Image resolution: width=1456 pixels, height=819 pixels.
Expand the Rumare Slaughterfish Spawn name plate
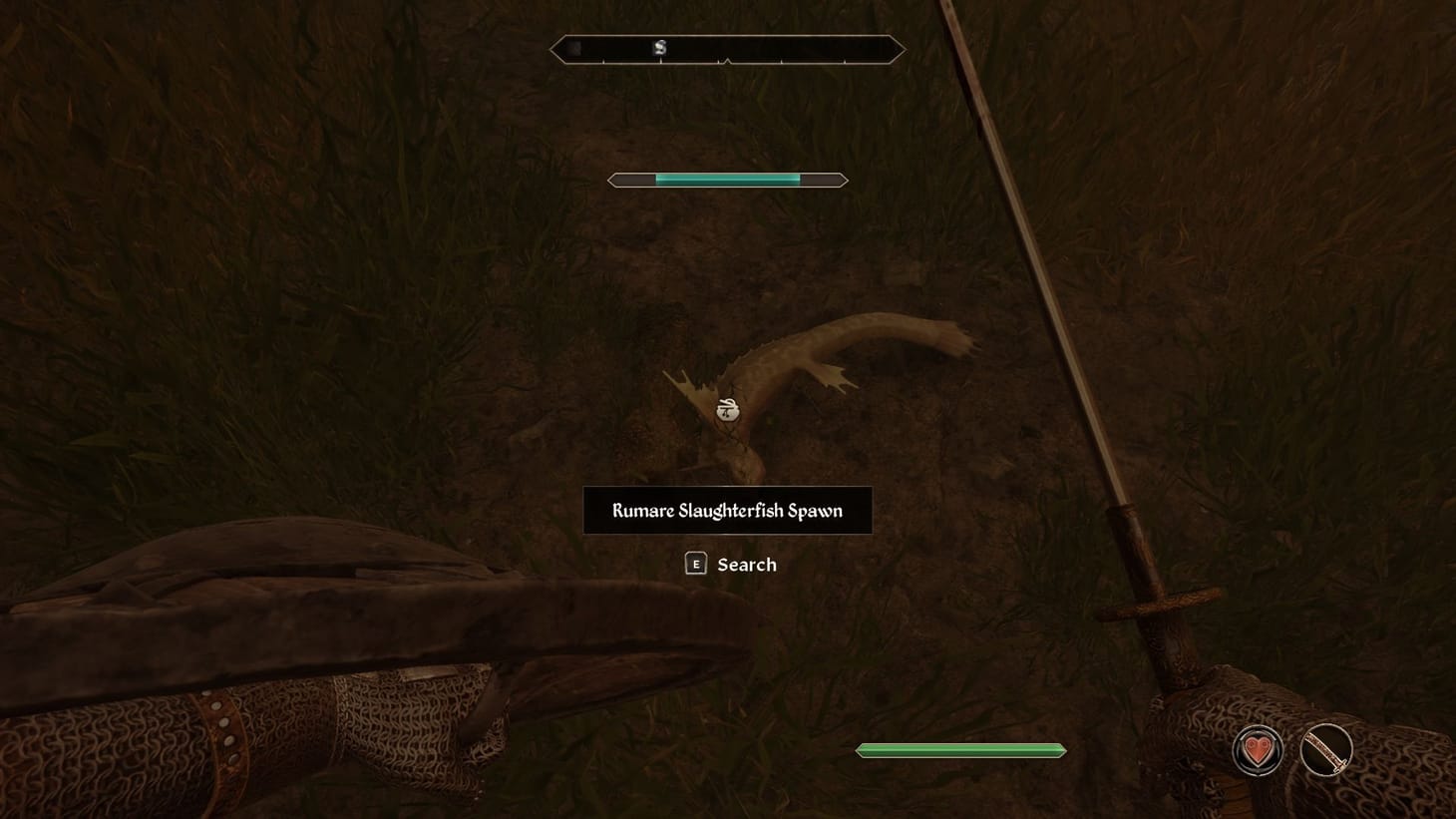(727, 510)
